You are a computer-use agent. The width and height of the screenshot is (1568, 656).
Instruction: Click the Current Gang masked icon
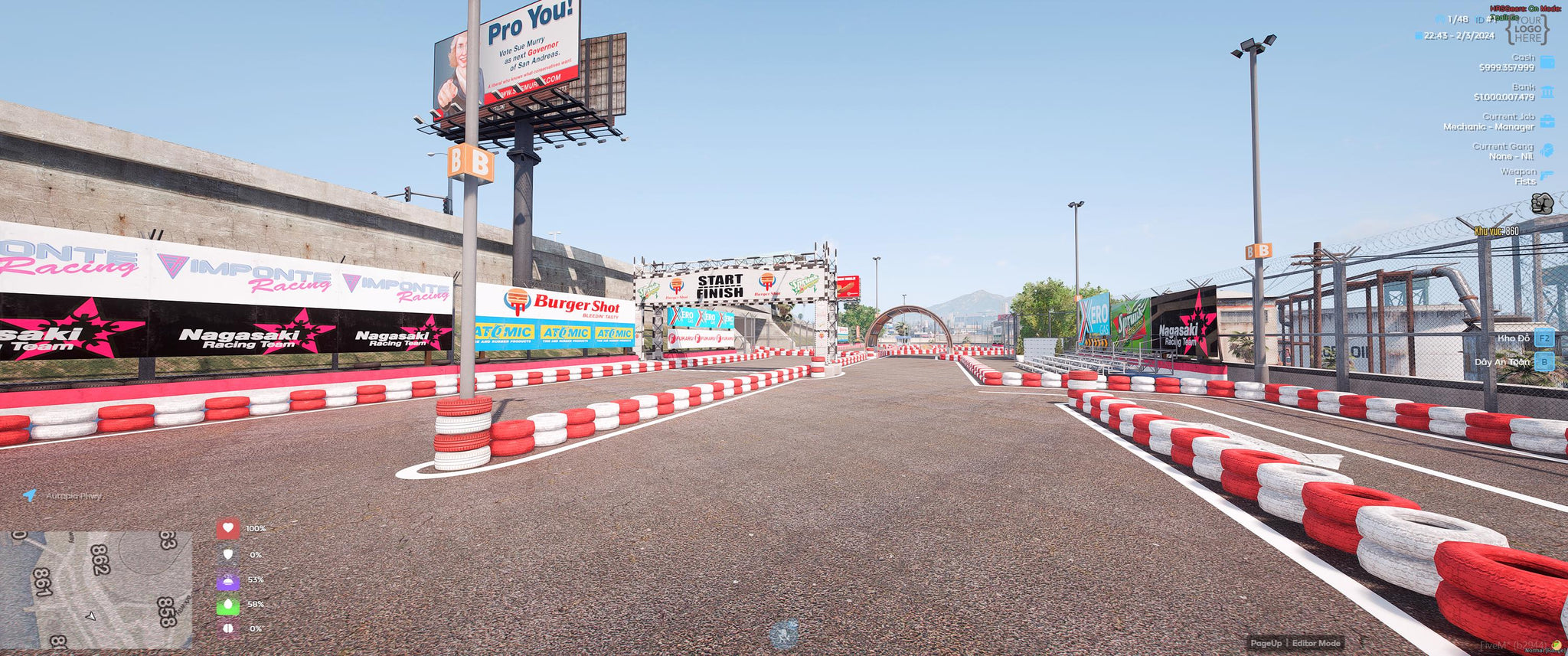point(1547,151)
